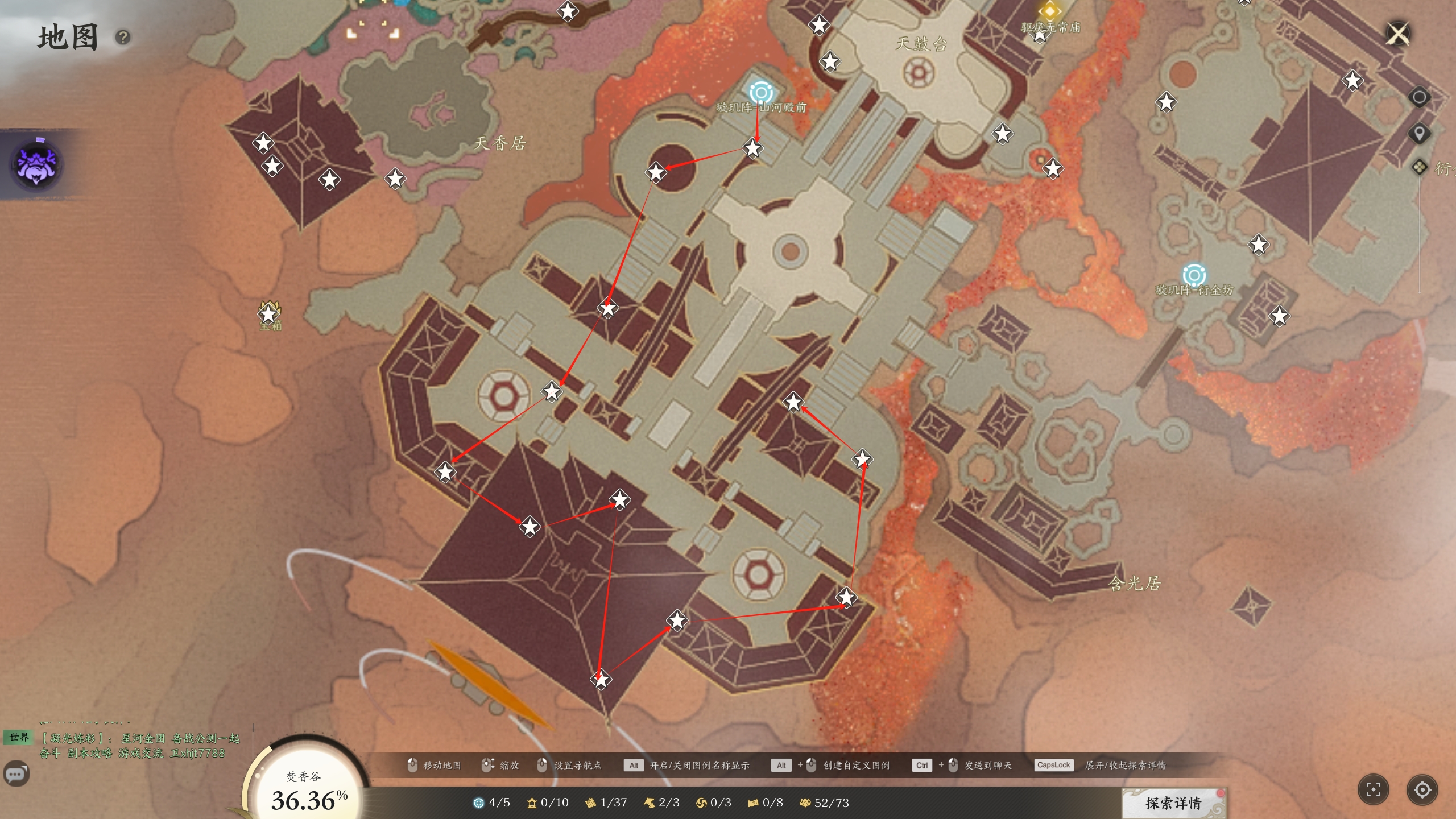Open the help question mark beside 地图
Screen dimensions: 1456x819
click(x=123, y=38)
